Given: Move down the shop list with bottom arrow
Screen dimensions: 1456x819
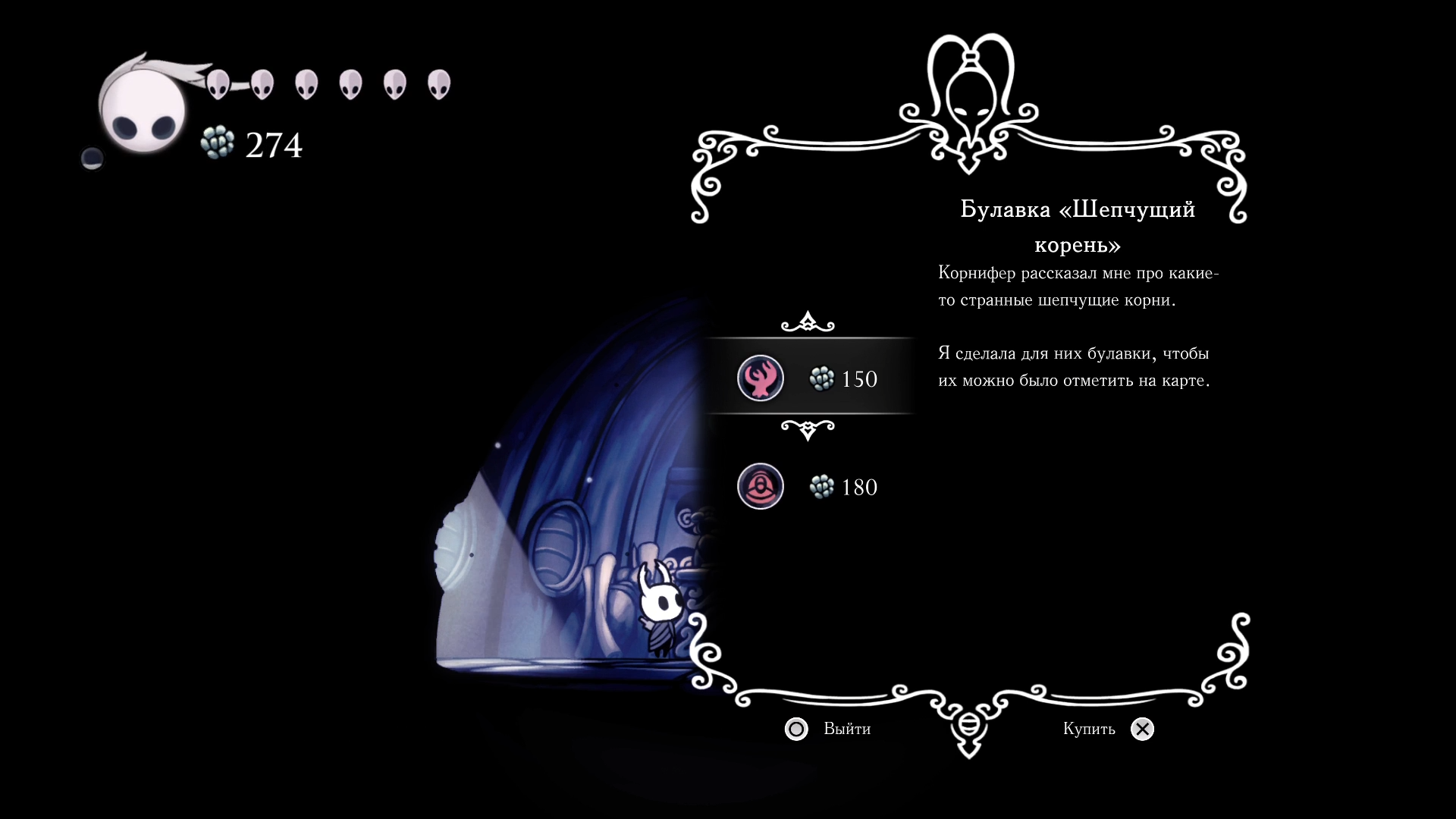Looking at the screenshot, I should coord(808,430).
